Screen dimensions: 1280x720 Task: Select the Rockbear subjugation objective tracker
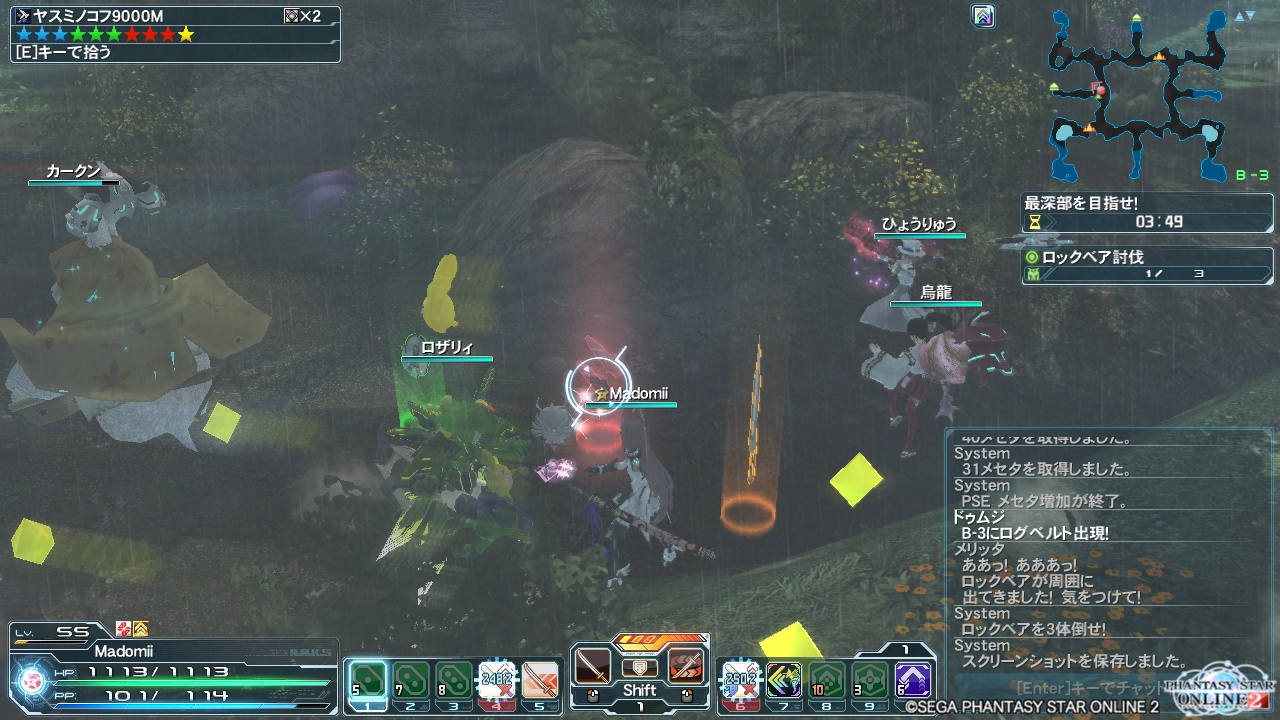[x=1146, y=265]
